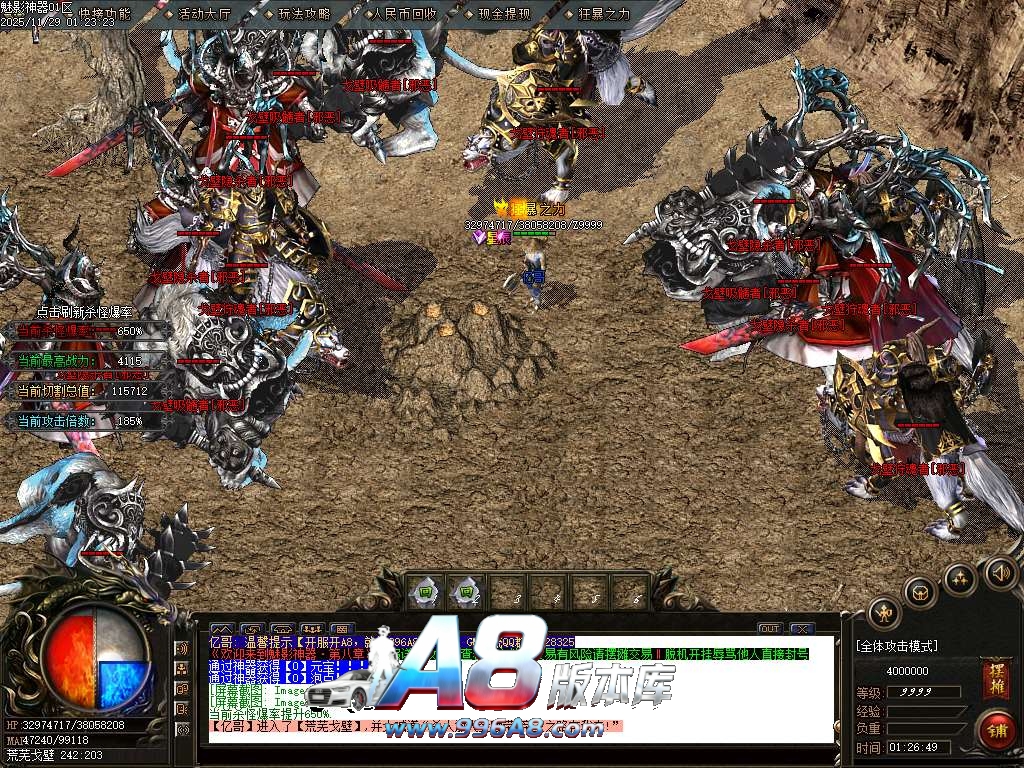Select the first hotbar scroll item

point(424,591)
